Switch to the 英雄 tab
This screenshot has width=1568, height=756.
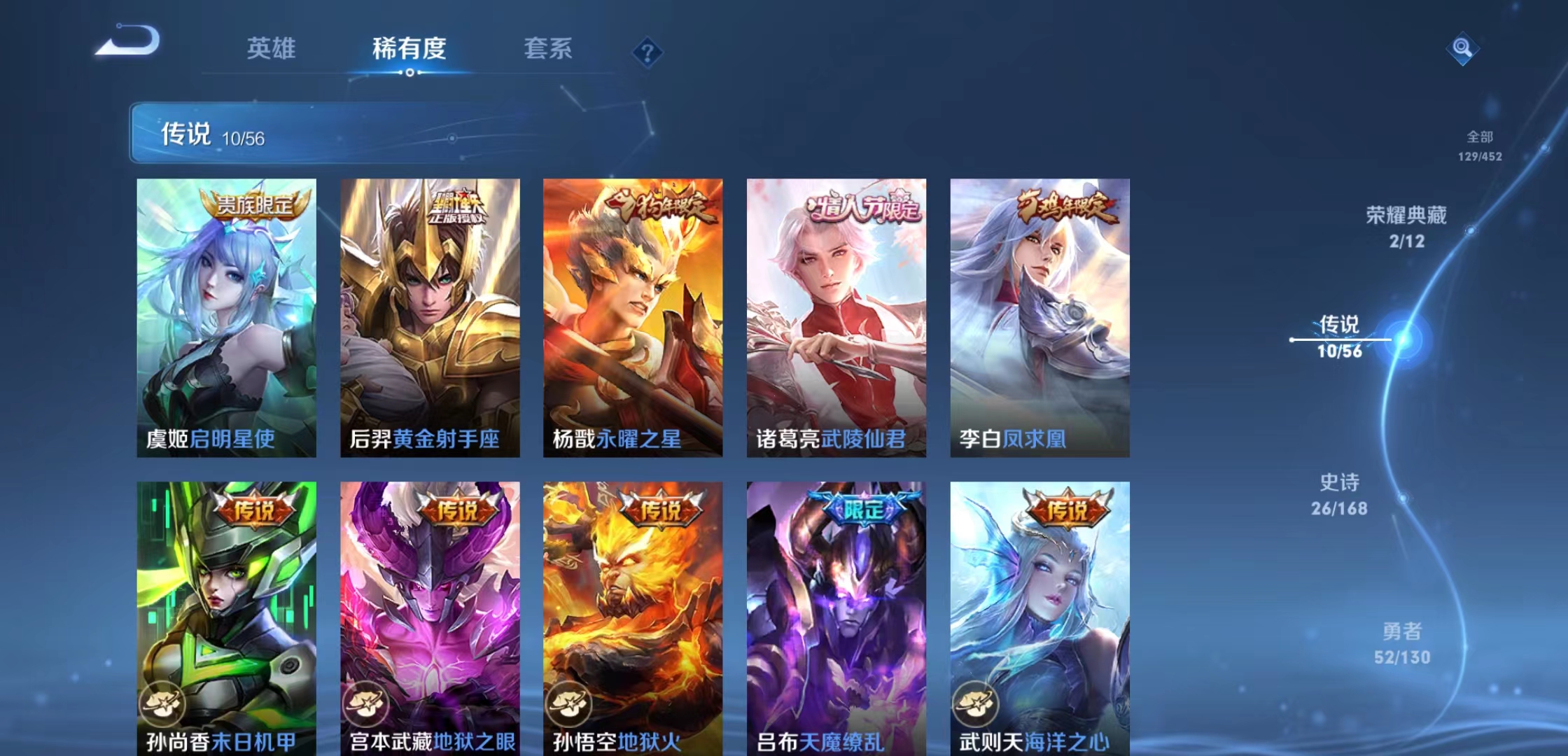pos(272,49)
